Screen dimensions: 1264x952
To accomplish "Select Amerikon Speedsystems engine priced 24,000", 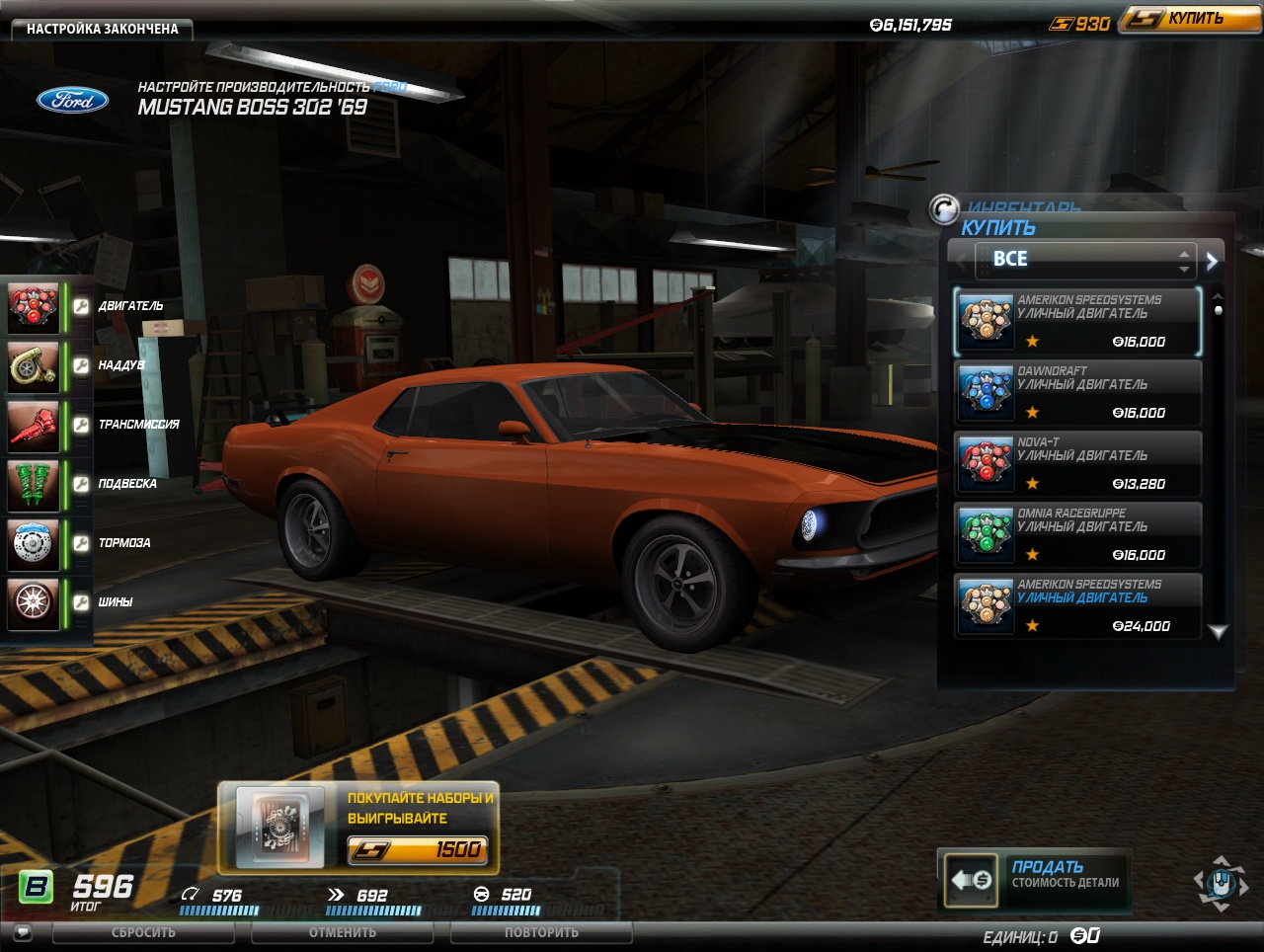I will tap(1077, 605).
